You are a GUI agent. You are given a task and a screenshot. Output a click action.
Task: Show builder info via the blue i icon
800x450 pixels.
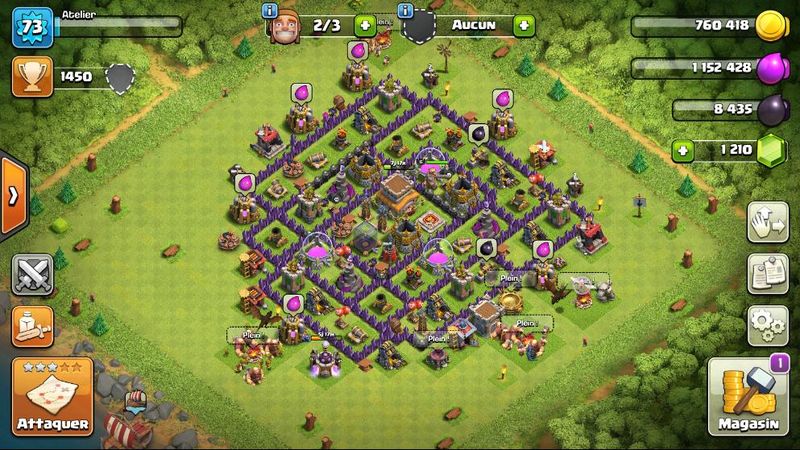[x=269, y=10]
